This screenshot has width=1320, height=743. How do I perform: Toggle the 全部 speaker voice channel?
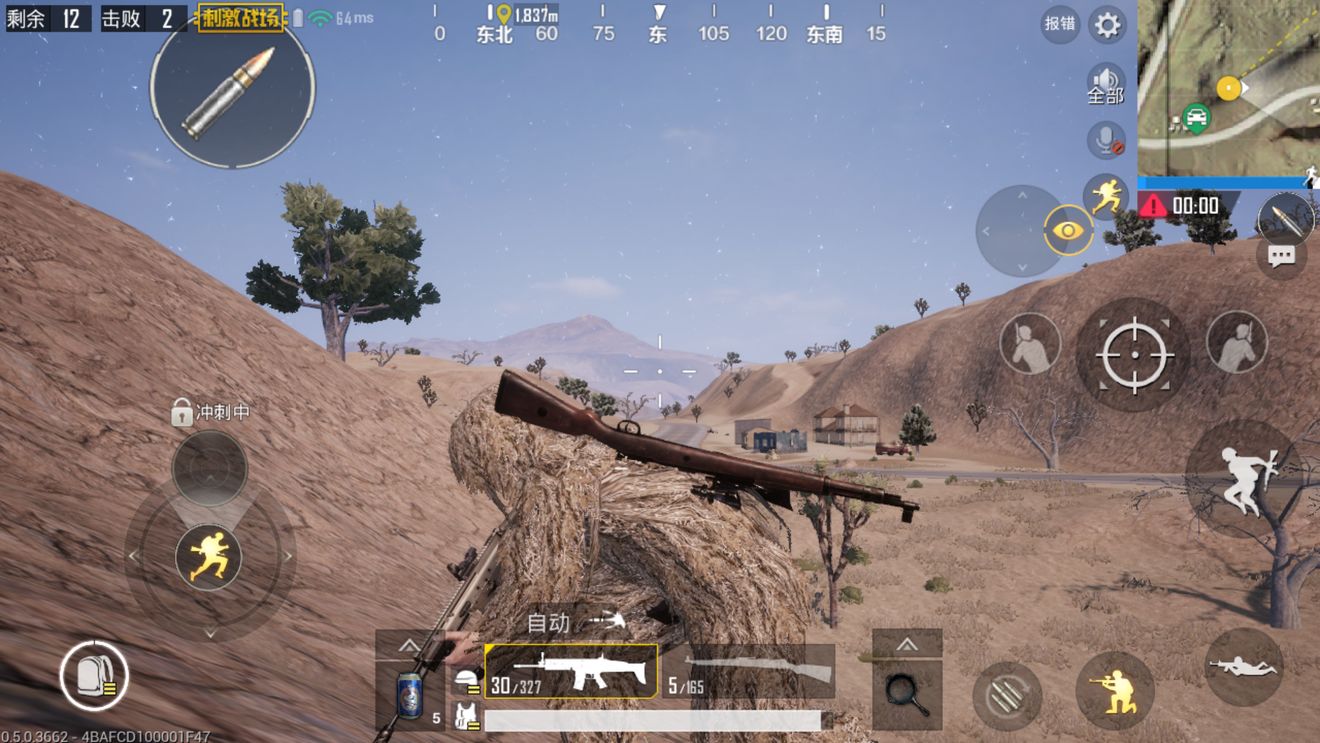(x=1106, y=85)
